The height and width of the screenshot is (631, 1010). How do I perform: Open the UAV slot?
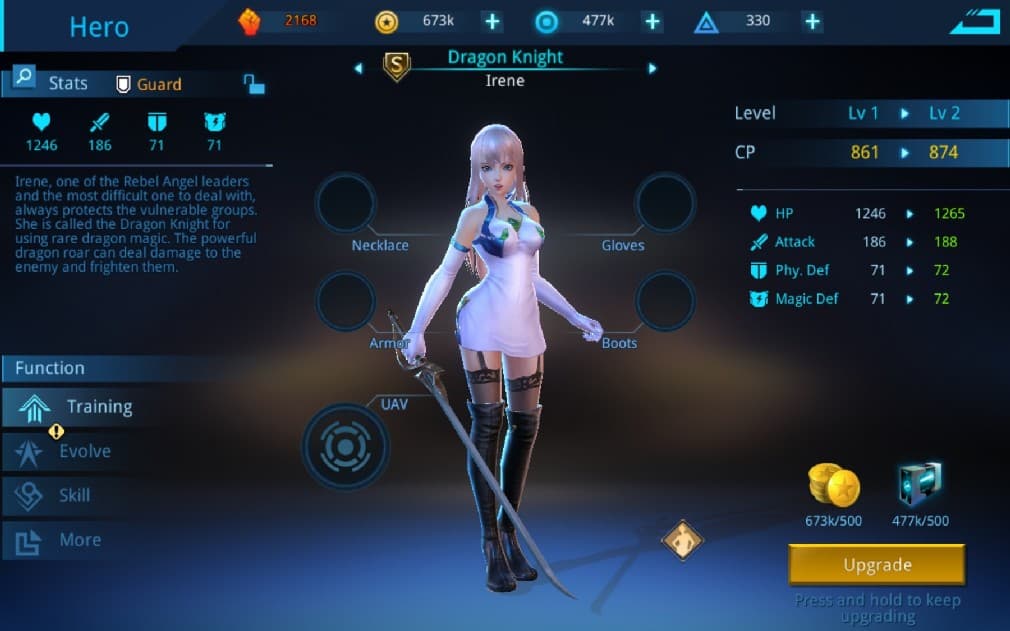346,444
